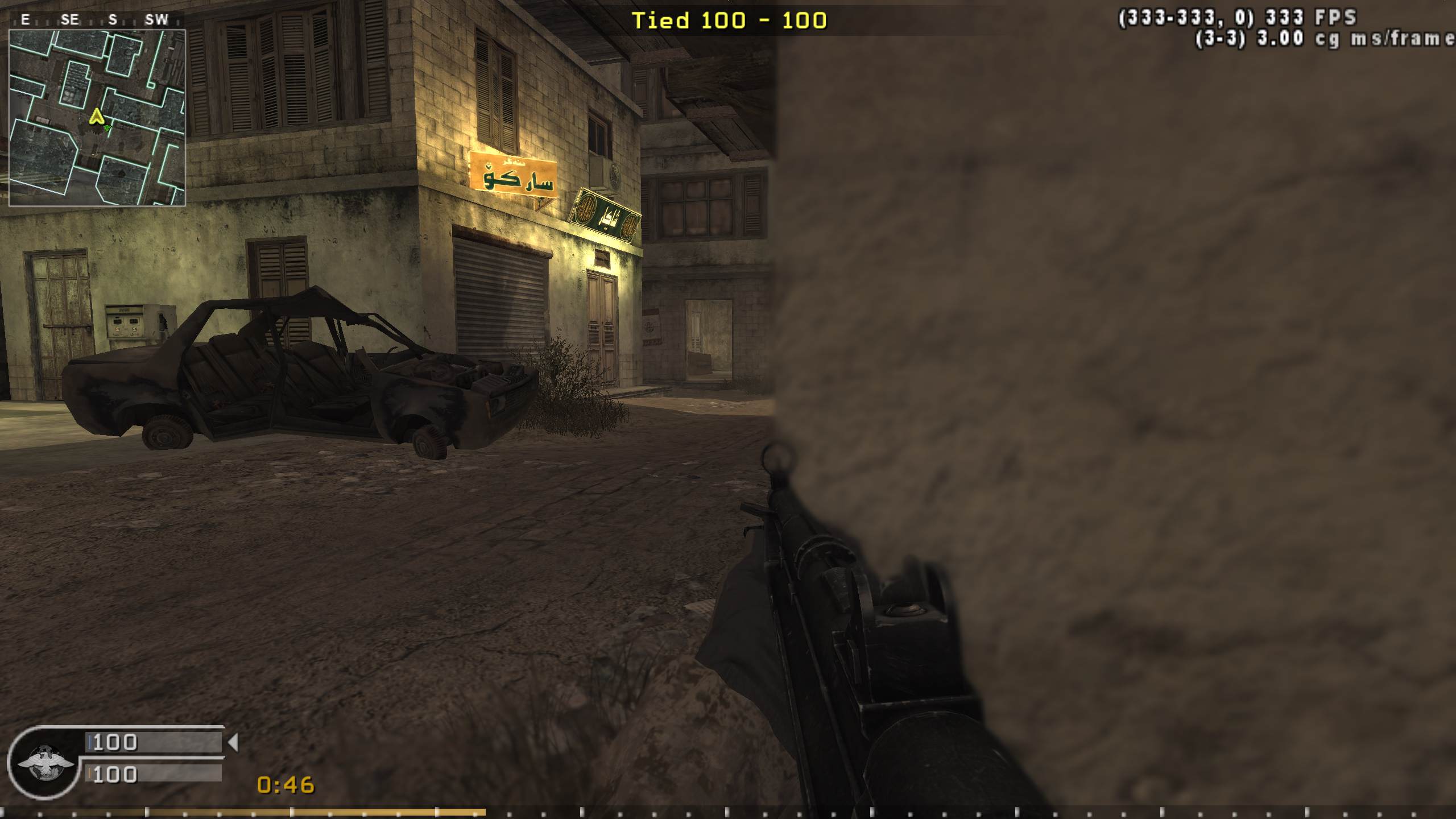1456x819 pixels.
Task: Expand the triangle arrow beside the health bar
Action: coord(235,742)
